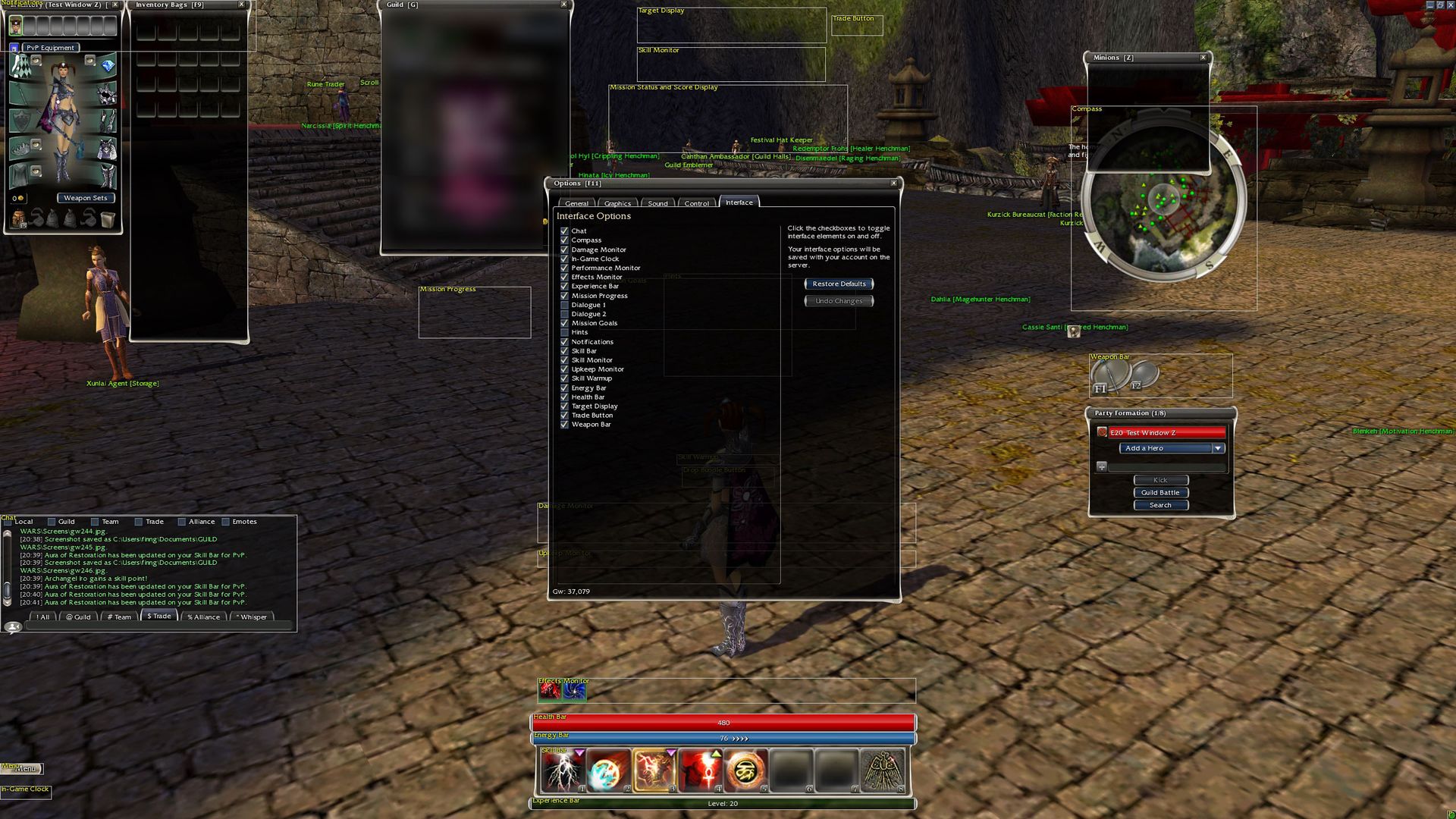Click the party Search button
The height and width of the screenshot is (819, 1456).
(x=1160, y=505)
